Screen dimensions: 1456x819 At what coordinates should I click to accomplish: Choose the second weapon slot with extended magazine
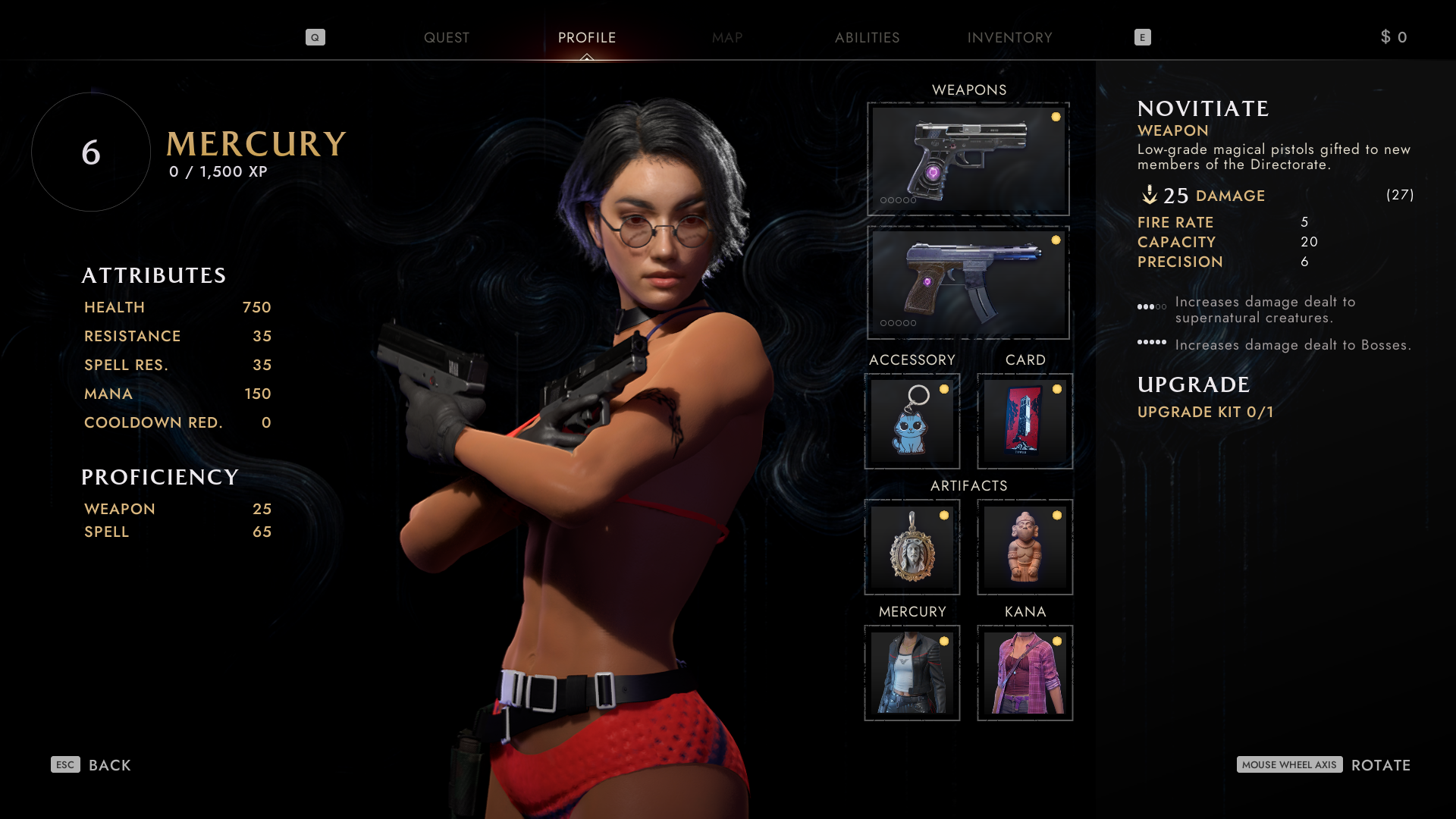pyautogui.click(x=968, y=282)
